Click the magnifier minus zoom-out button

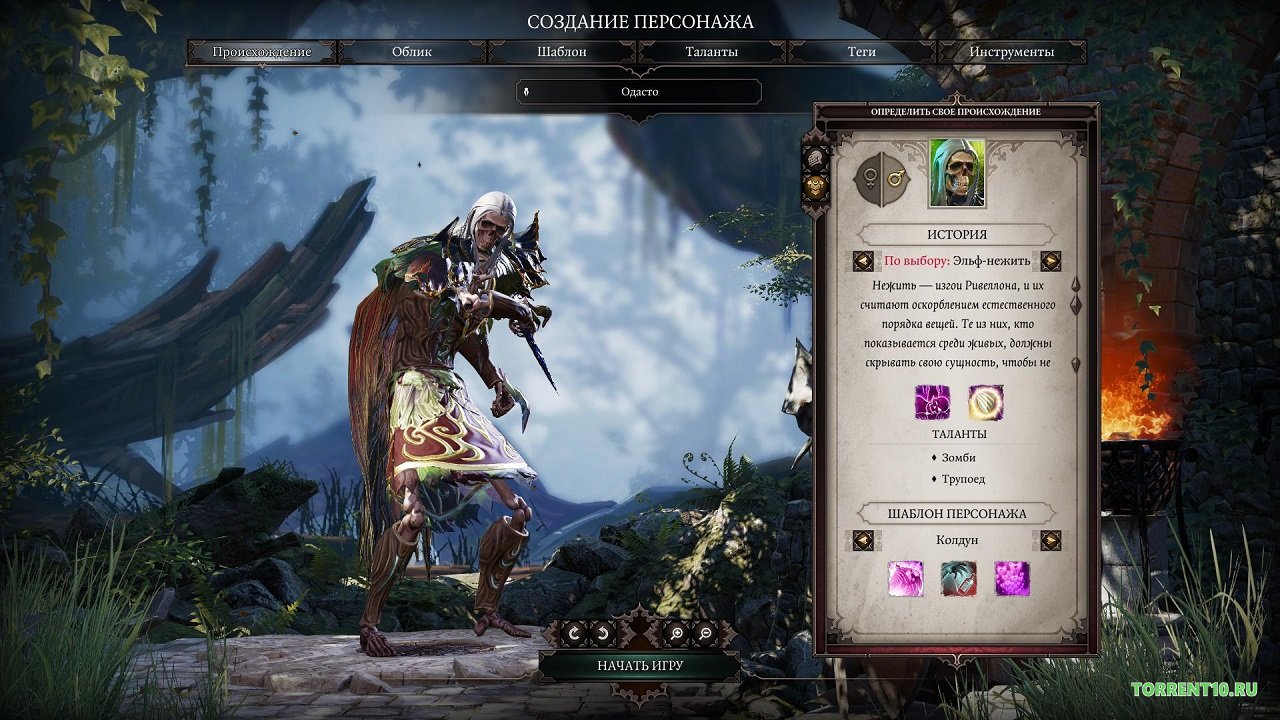705,633
